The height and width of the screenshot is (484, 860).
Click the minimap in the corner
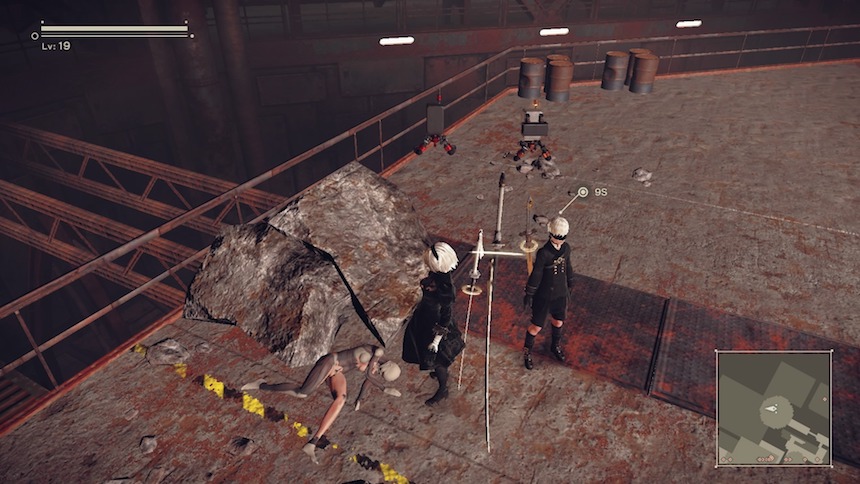pyautogui.click(x=773, y=408)
